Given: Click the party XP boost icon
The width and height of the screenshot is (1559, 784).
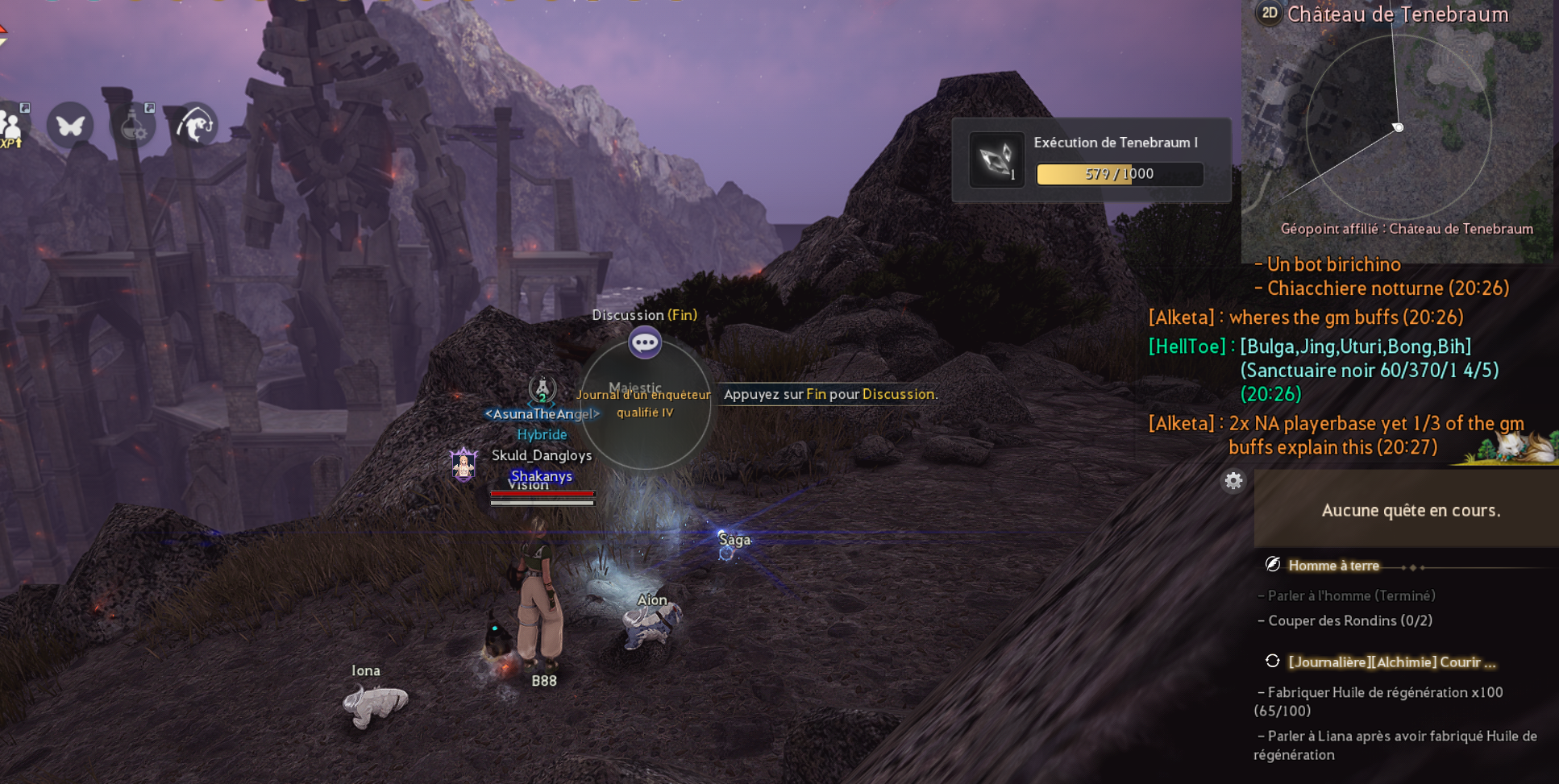Looking at the screenshot, I should (11, 127).
